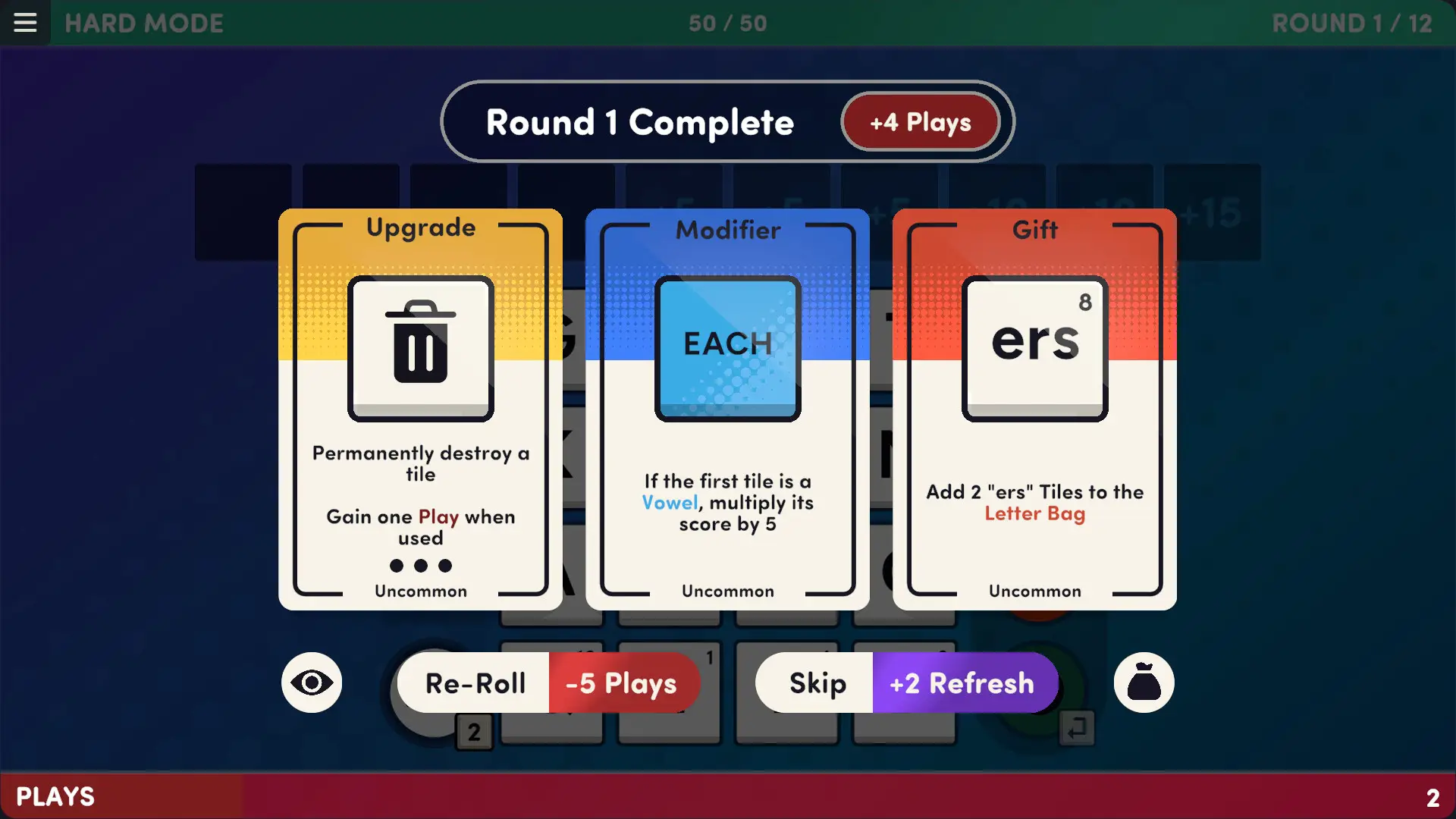Click the +2 Refresh label on Skip
Screen dimensions: 1456x819
963,682
